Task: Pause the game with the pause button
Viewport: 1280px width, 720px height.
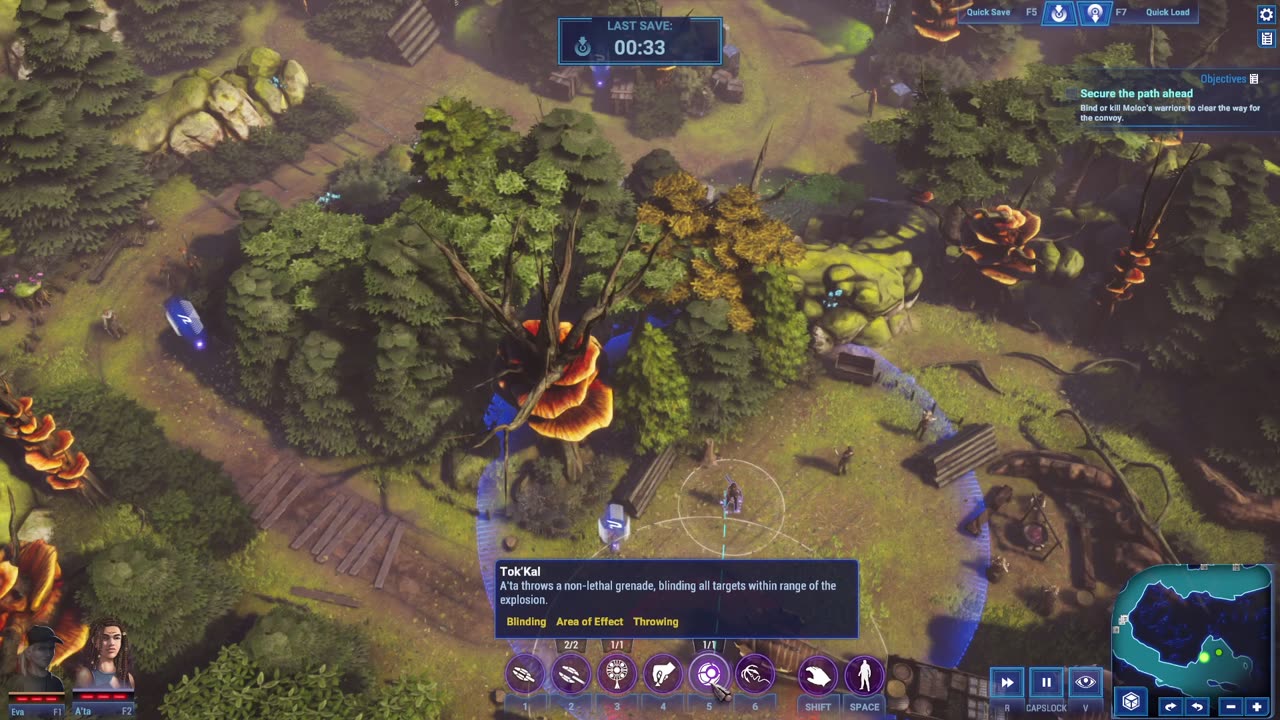Action: (x=1046, y=682)
